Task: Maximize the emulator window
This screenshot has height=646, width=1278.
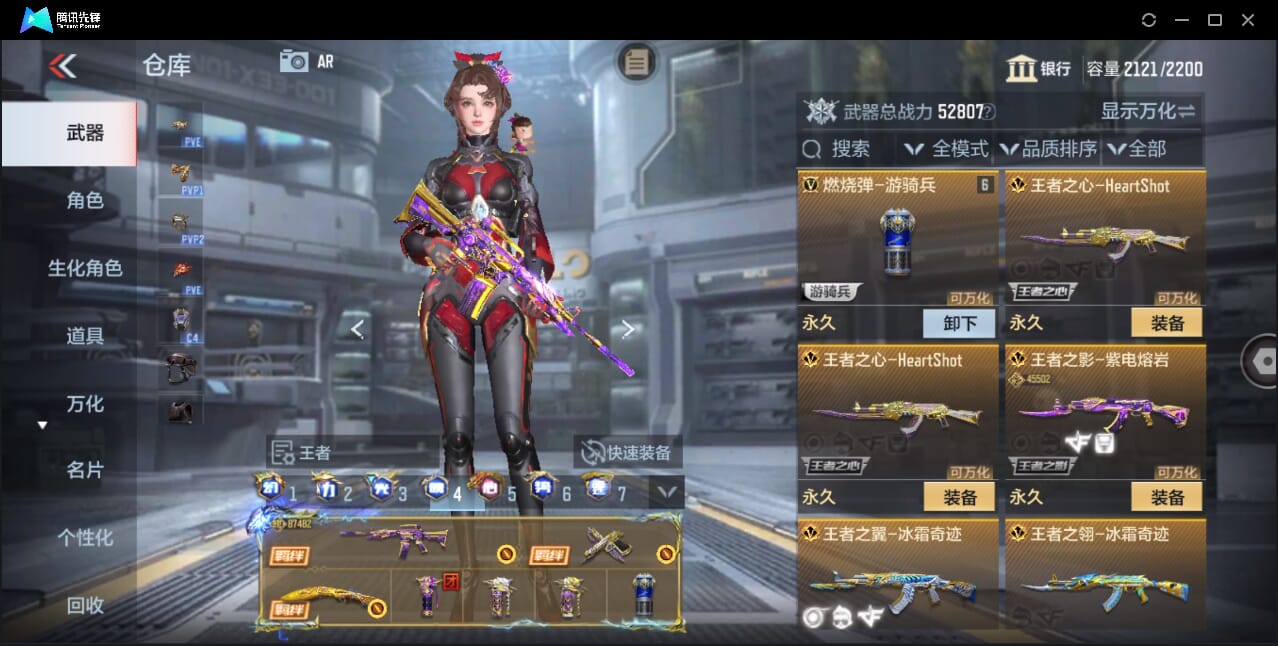Action: (x=1214, y=20)
